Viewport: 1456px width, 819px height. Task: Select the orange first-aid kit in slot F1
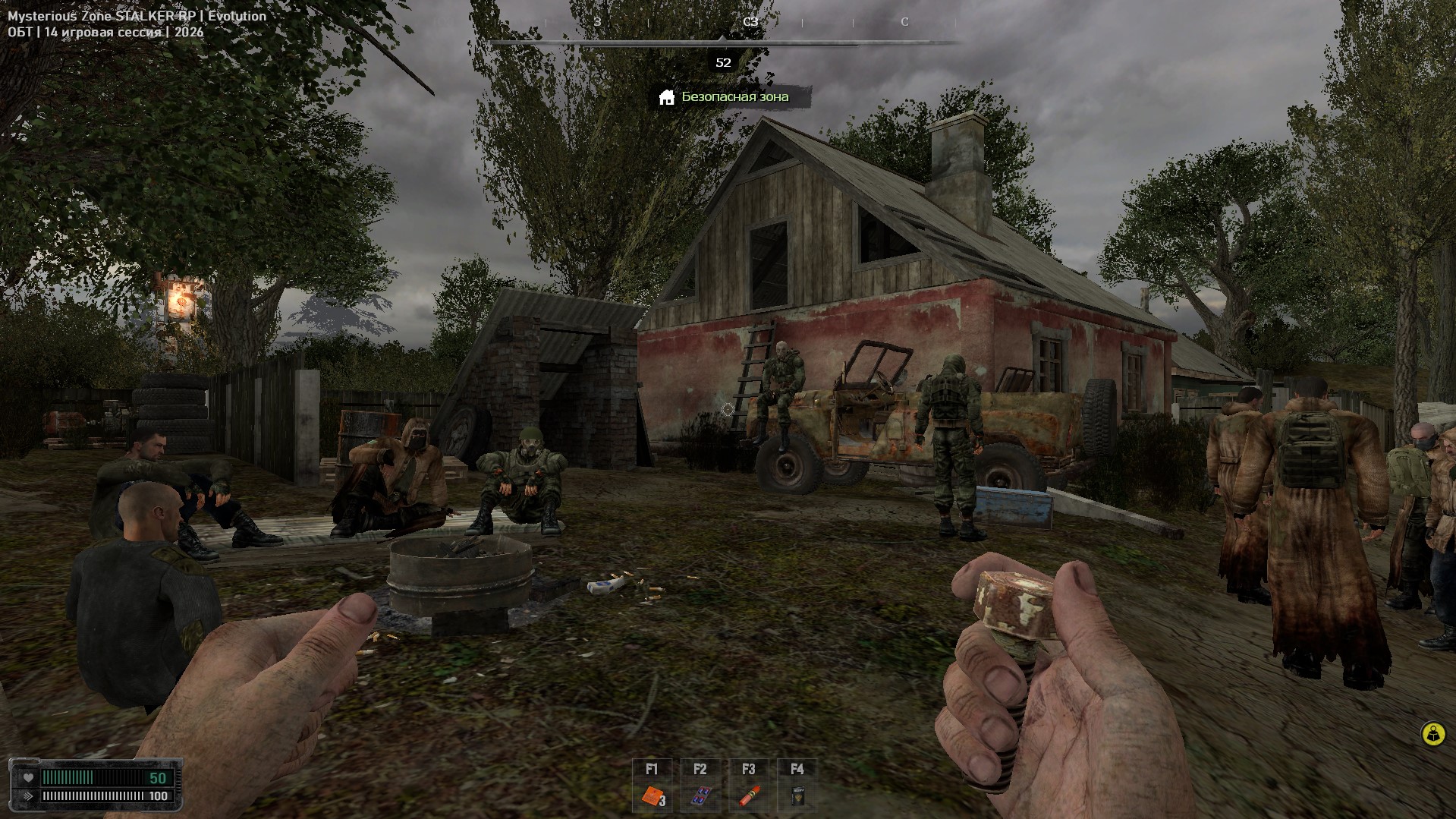click(x=652, y=796)
